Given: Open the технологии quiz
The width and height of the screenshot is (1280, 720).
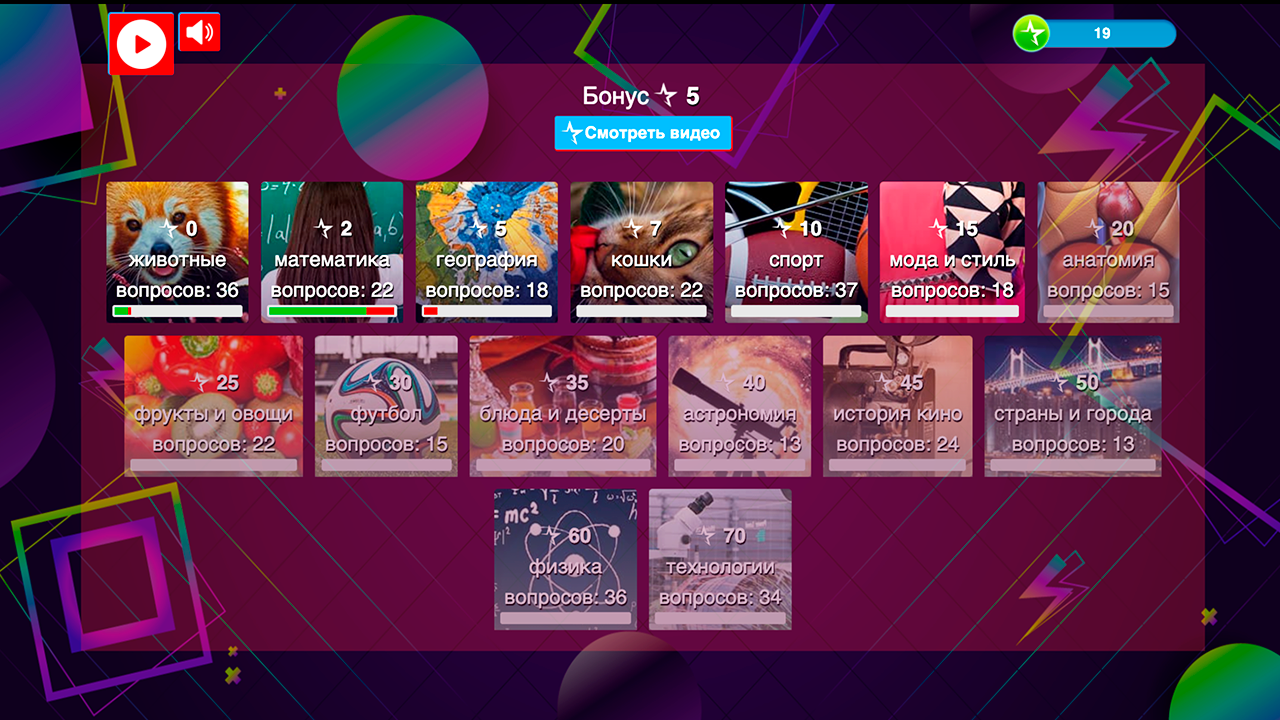Looking at the screenshot, I should tap(720, 560).
